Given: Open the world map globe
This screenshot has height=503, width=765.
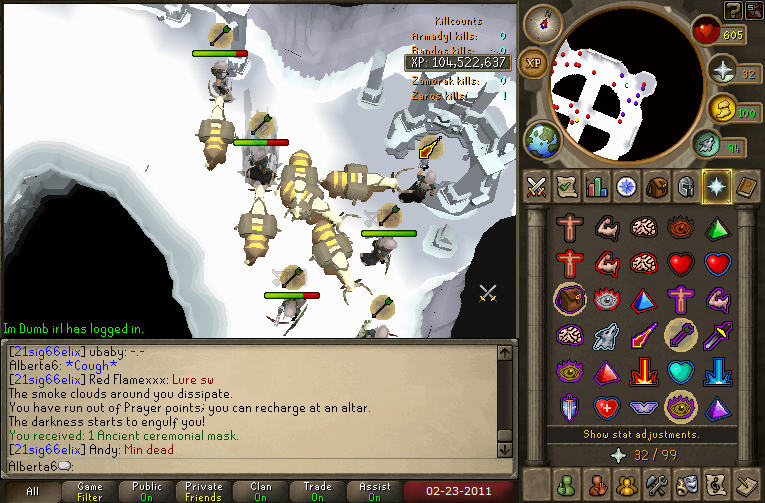Looking at the screenshot, I should point(543,140).
